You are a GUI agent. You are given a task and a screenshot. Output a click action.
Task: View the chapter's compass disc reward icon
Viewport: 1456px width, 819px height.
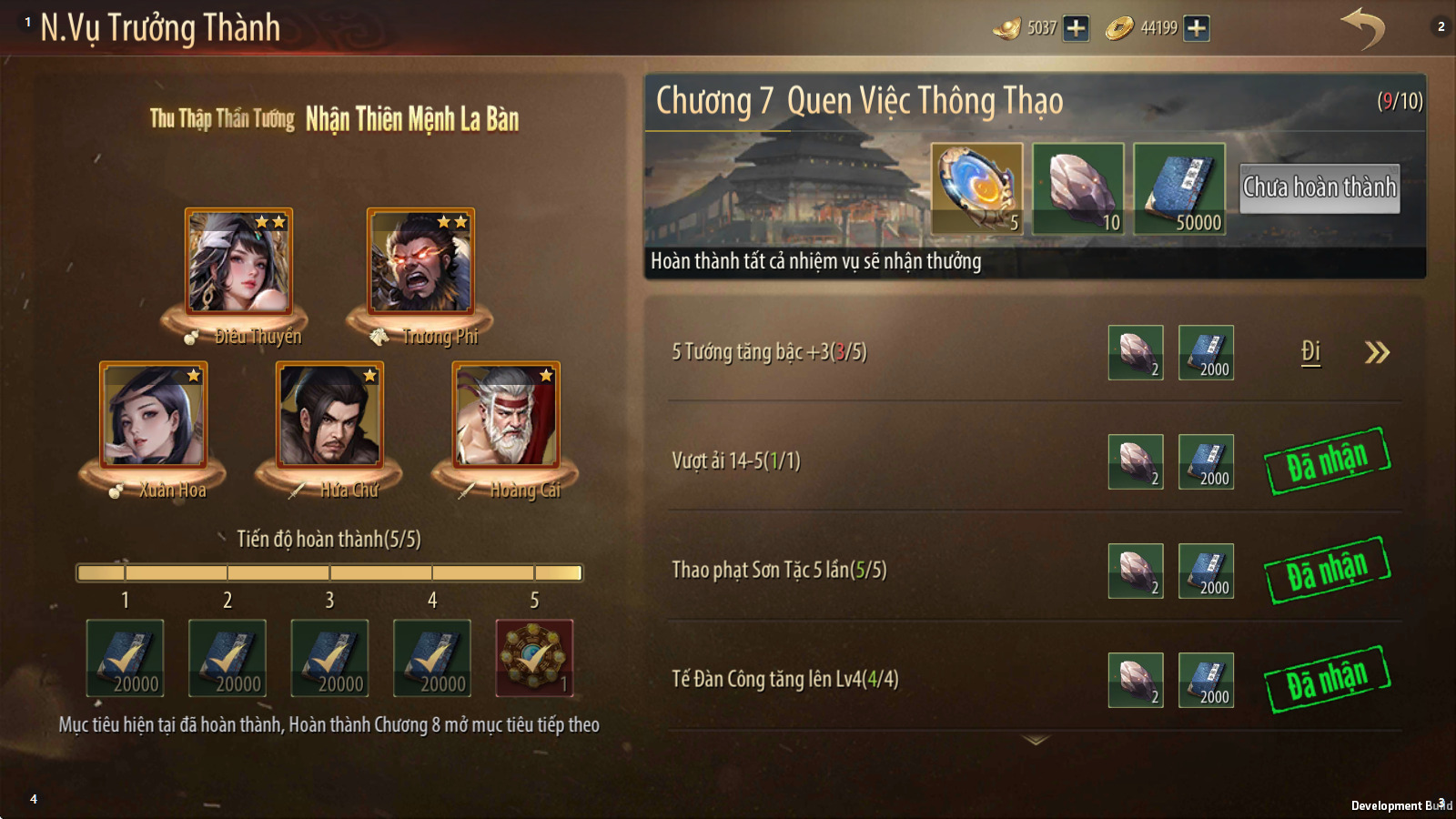976,189
